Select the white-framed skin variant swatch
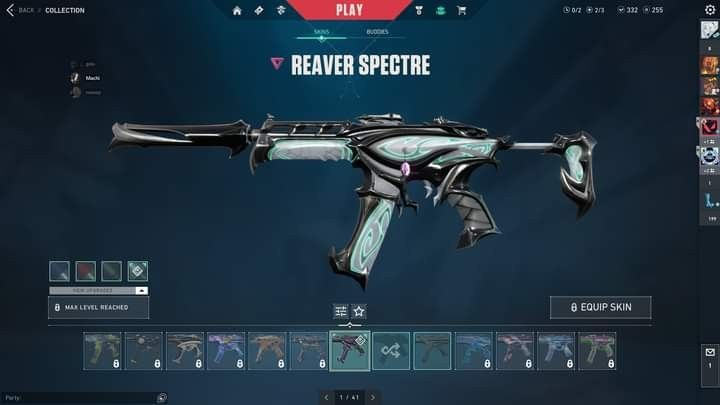720x405 pixels. click(x=138, y=271)
